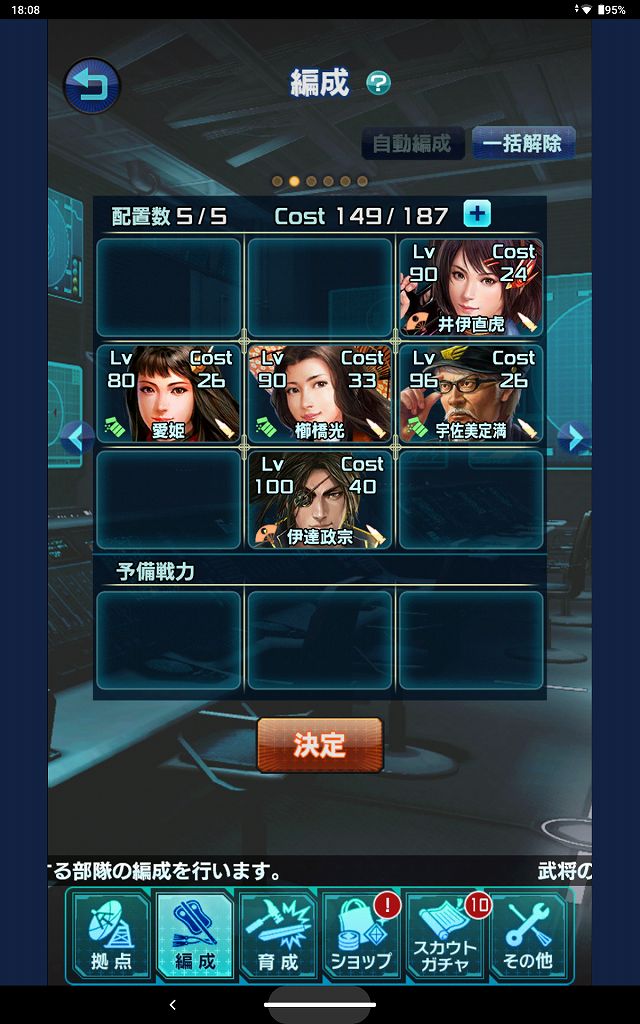The image size is (640, 1024).
Task: Tap the Android system back arrow
Action: pos(172,1005)
